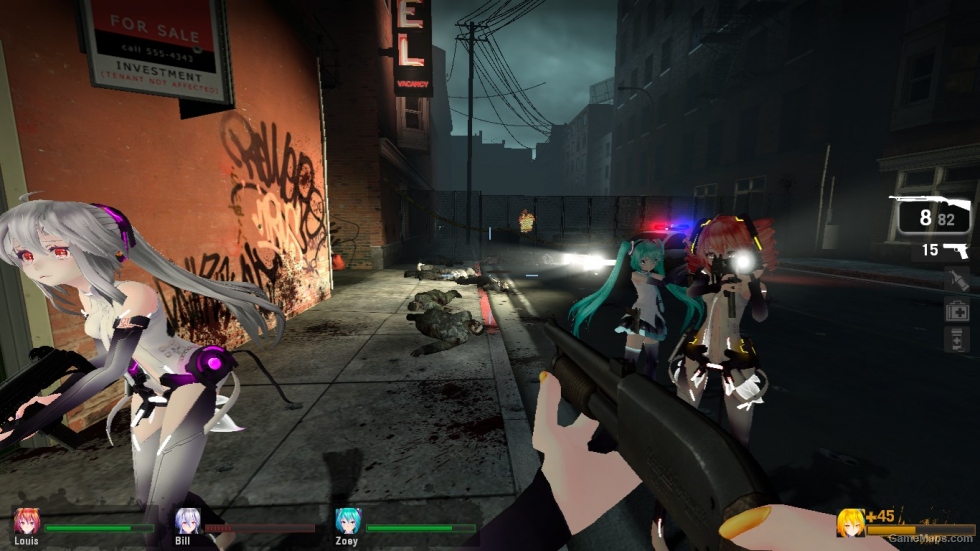Select the molotov throwable slot
Screen dimensions: 980x551
coord(956,280)
